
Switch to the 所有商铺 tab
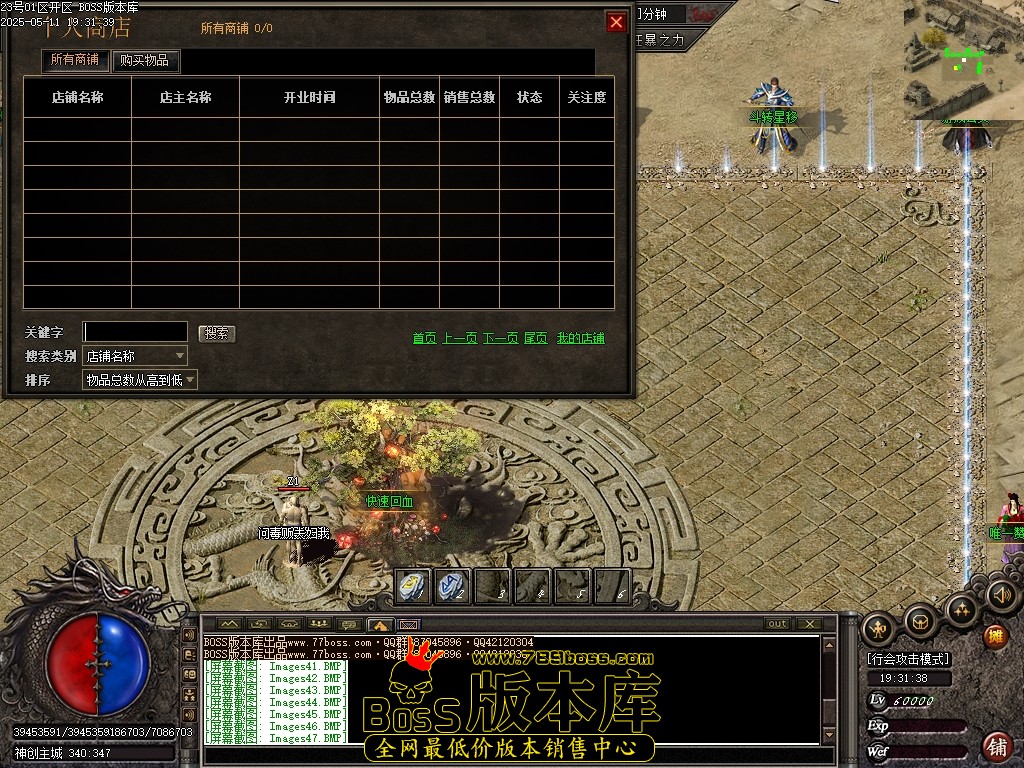[75, 60]
